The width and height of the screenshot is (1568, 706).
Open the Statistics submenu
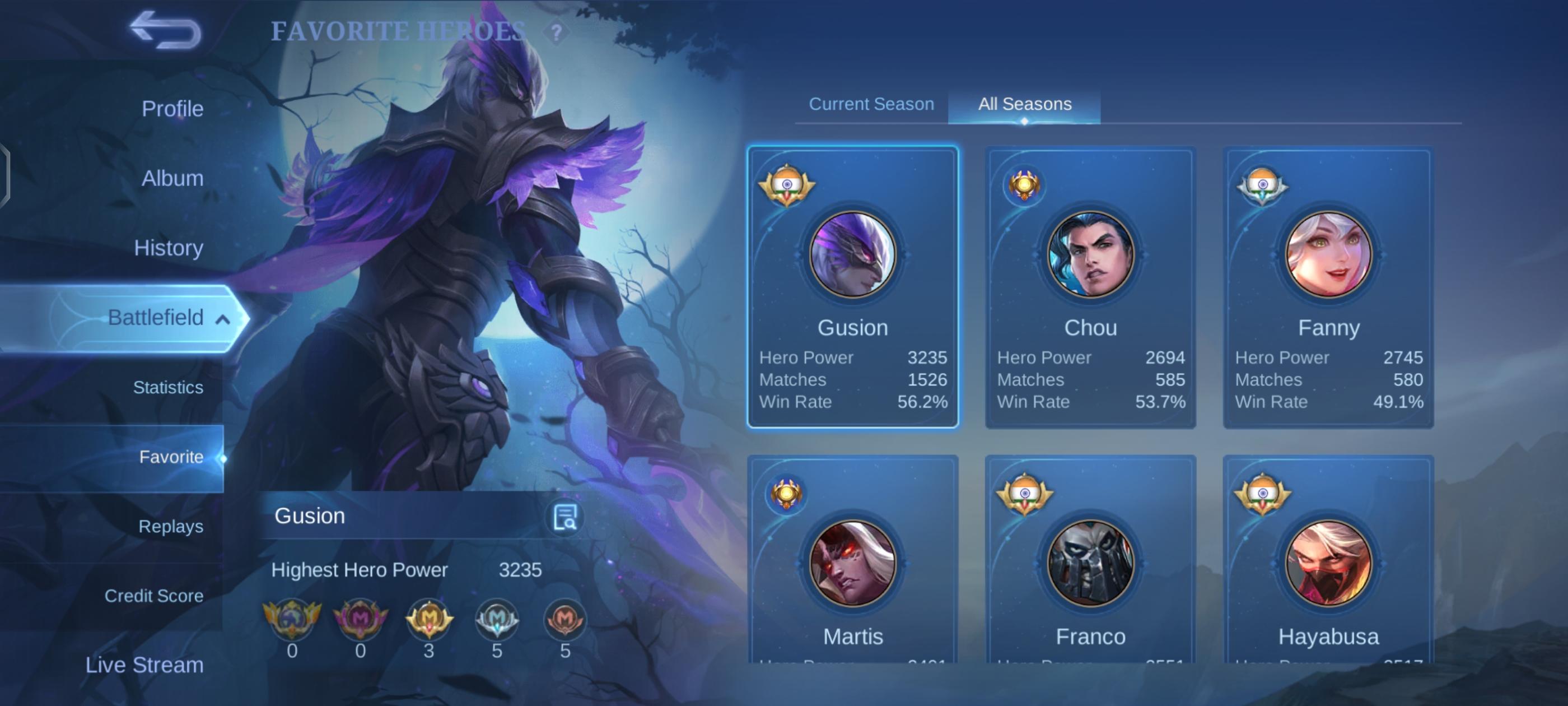pyautogui.click(x=168, y=387)
